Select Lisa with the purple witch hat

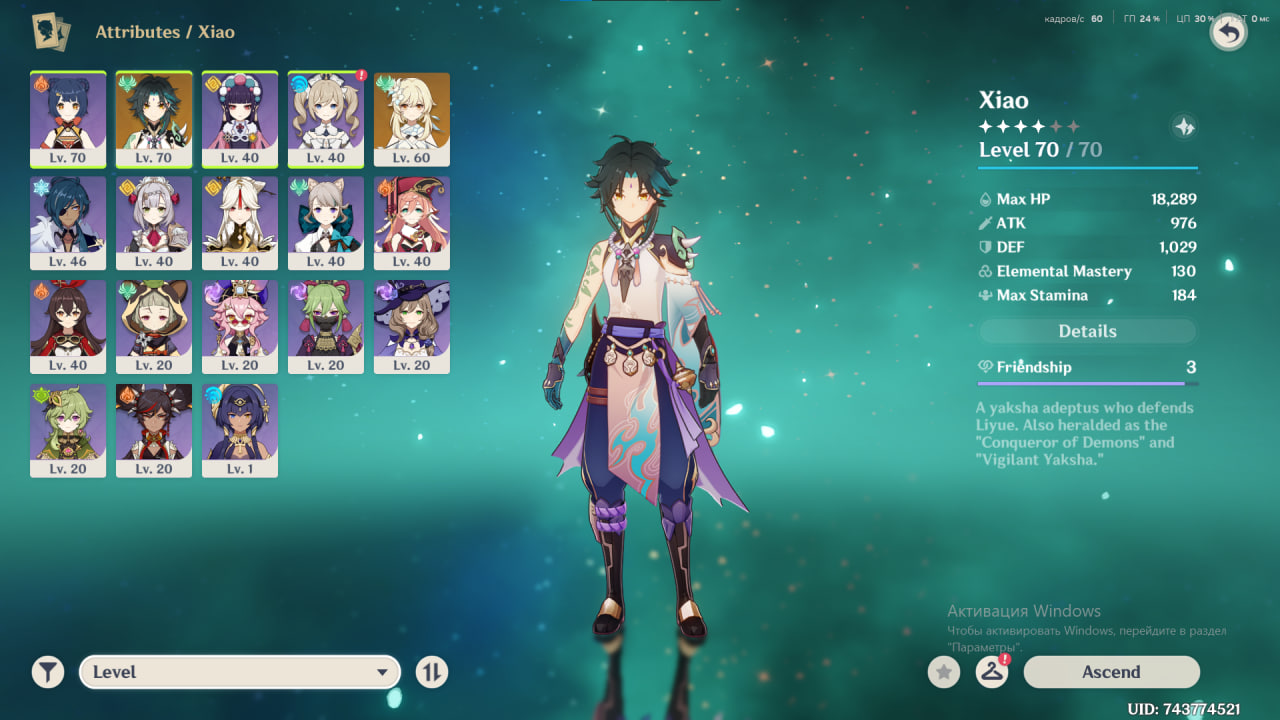(411, 327)
